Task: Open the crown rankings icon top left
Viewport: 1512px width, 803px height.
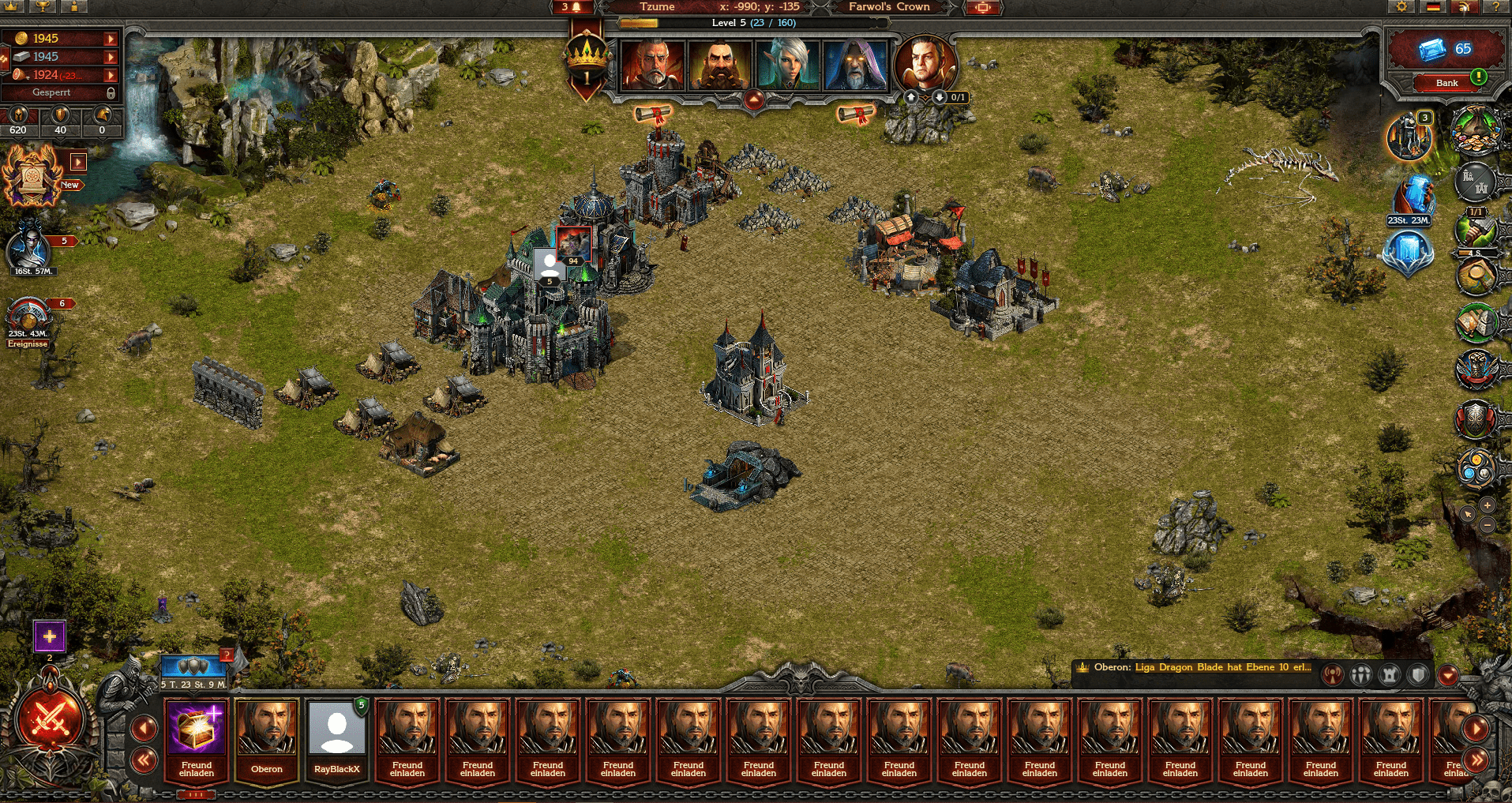Action: [x=10, y=6]
